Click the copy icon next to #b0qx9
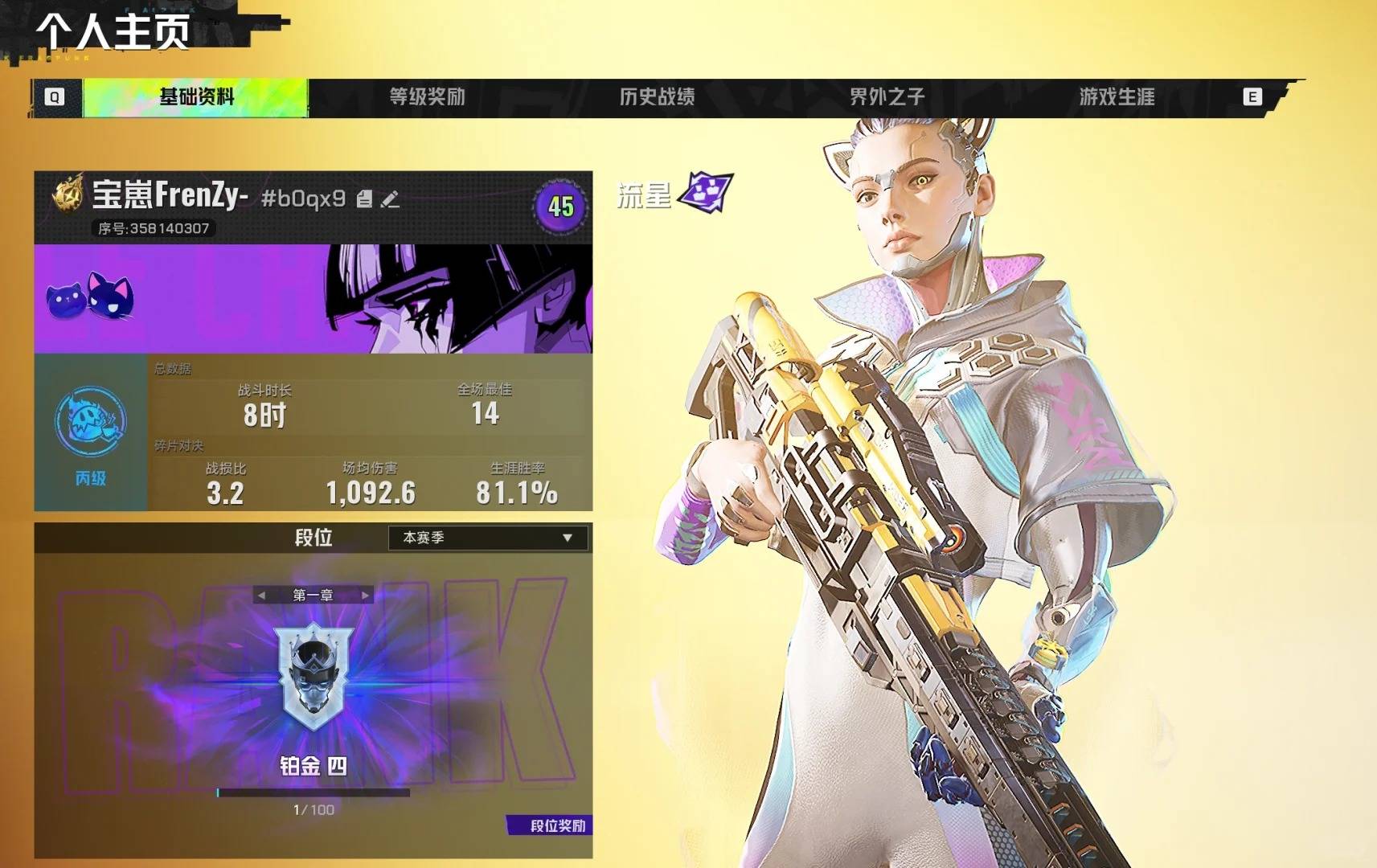1377x868 pixels. click(365, 200)
